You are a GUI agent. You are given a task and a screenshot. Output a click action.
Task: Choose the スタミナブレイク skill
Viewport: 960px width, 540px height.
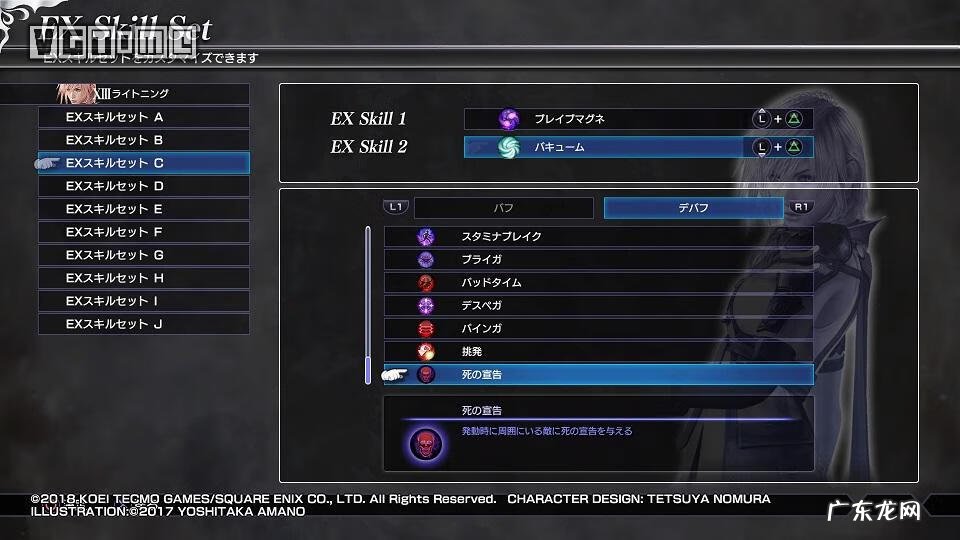click(x=598, y=237)
